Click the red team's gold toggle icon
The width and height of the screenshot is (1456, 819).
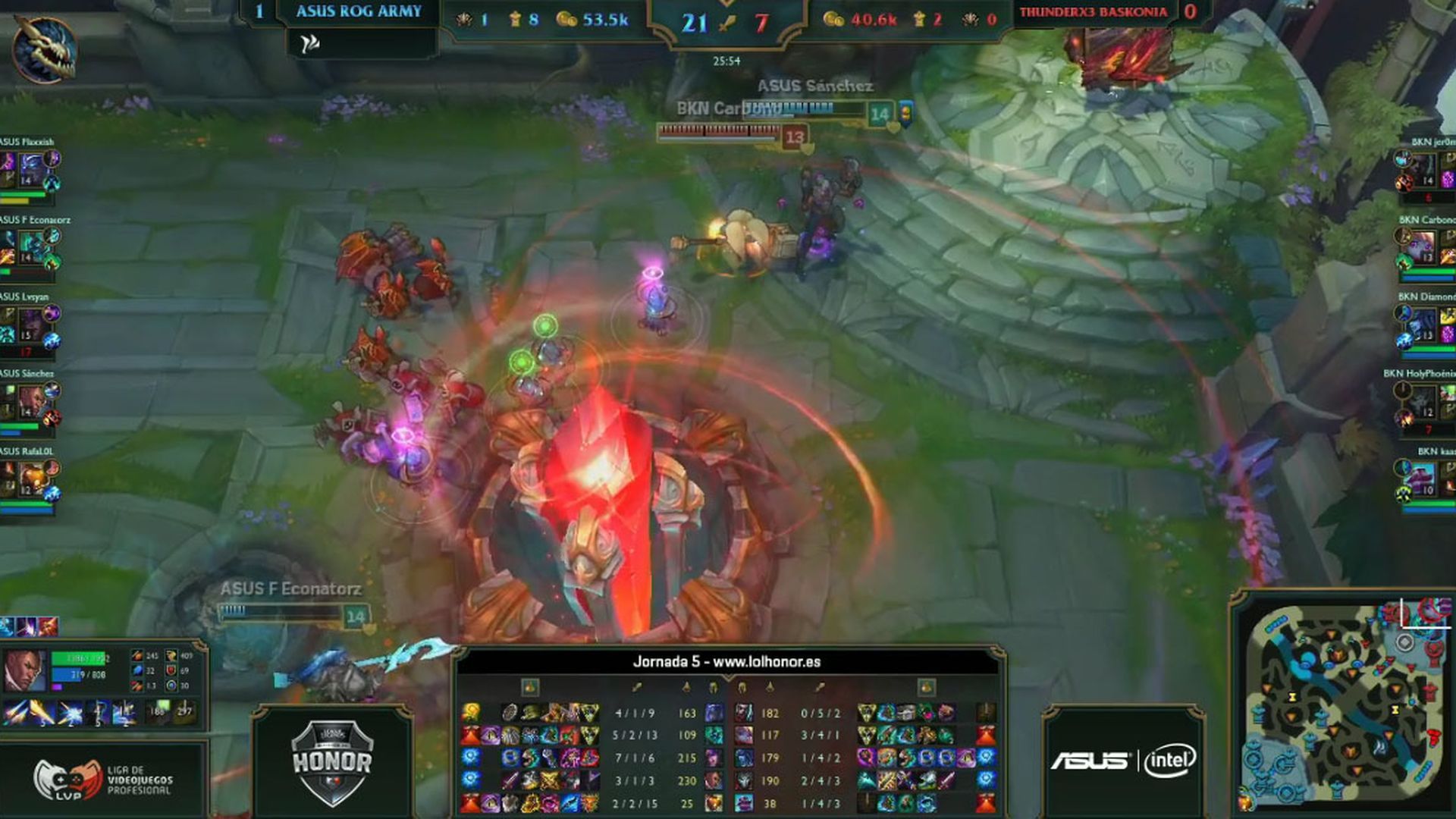[925, 688]
